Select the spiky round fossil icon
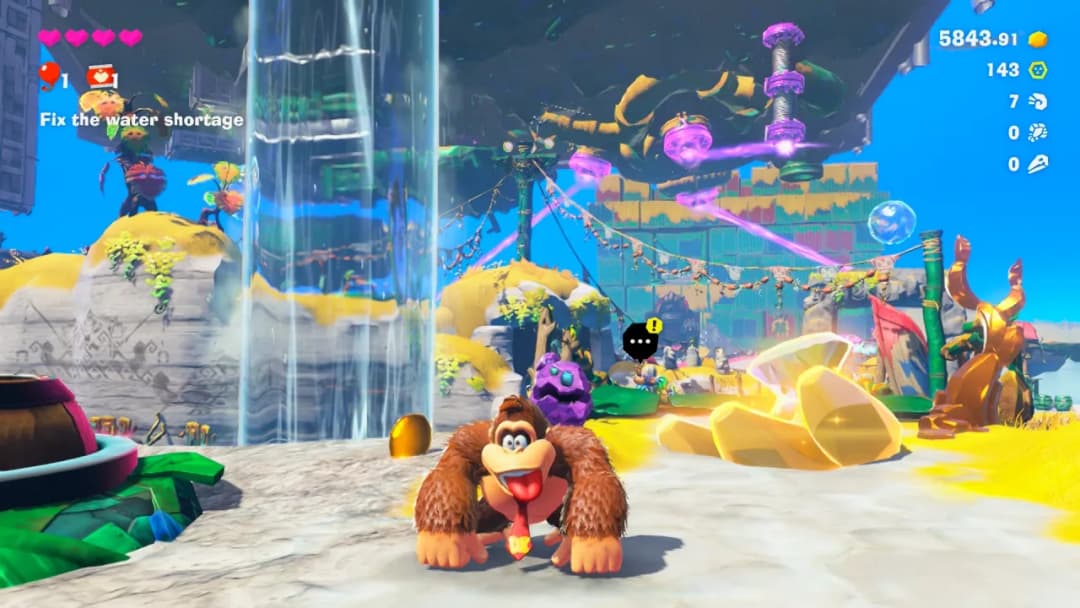Screen dimensions: 1080x608 1037,132
